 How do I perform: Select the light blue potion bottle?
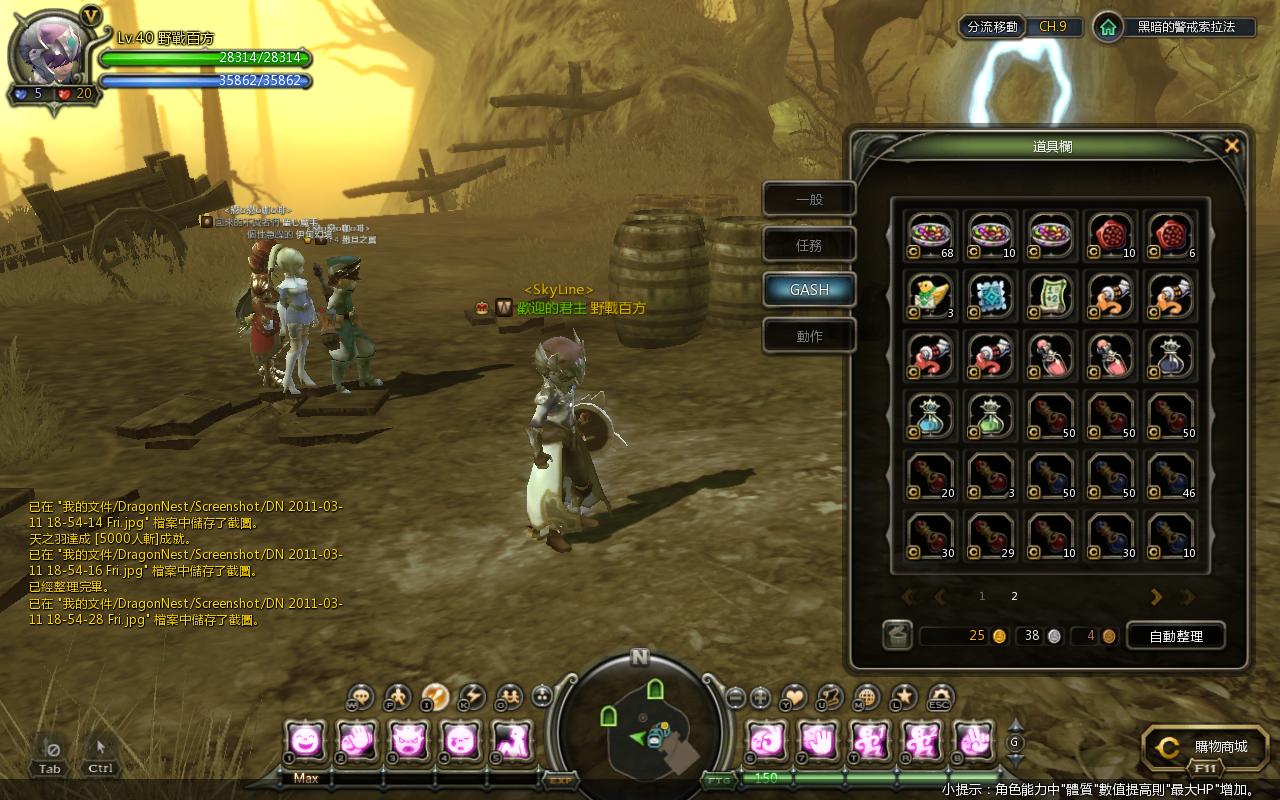pyautogui.click(x=931, y=415)
